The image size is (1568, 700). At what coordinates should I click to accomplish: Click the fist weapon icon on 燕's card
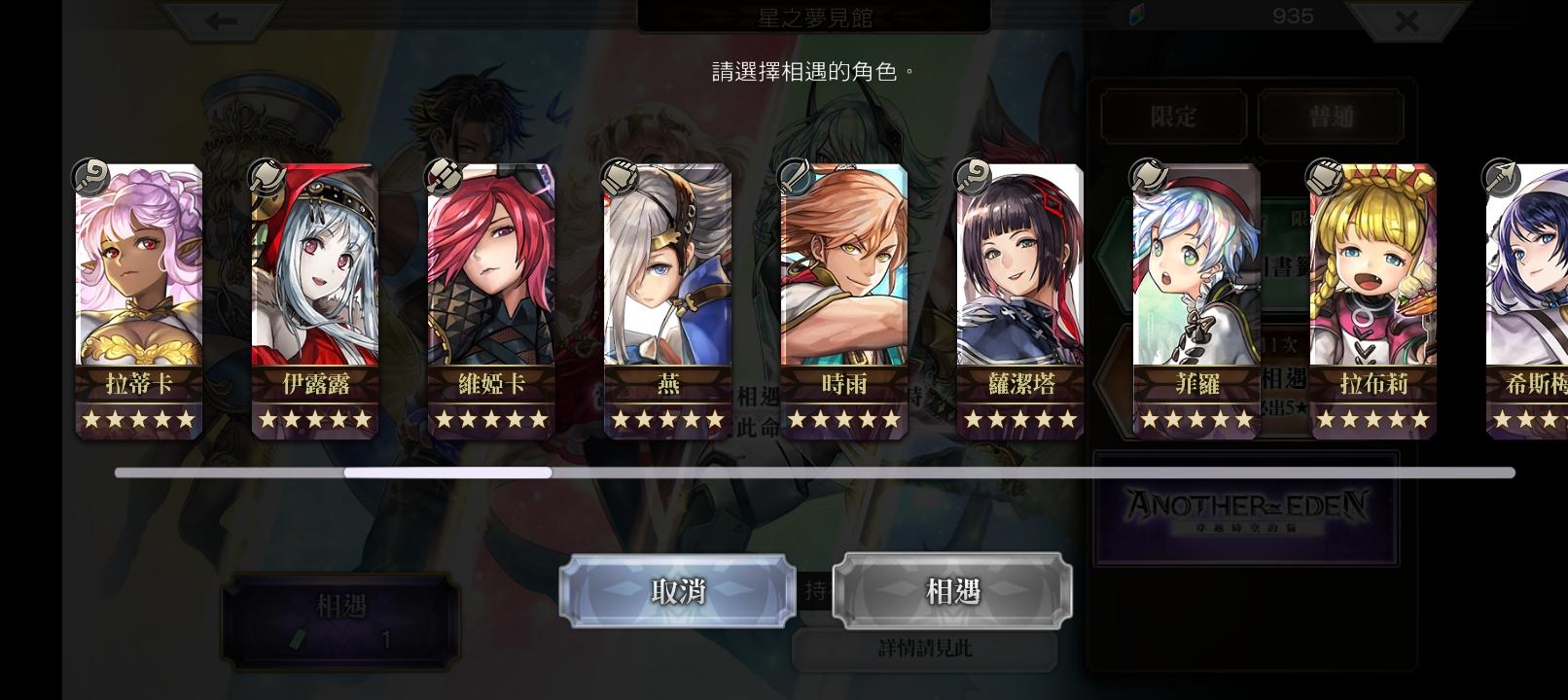click(x=621, y=176)
